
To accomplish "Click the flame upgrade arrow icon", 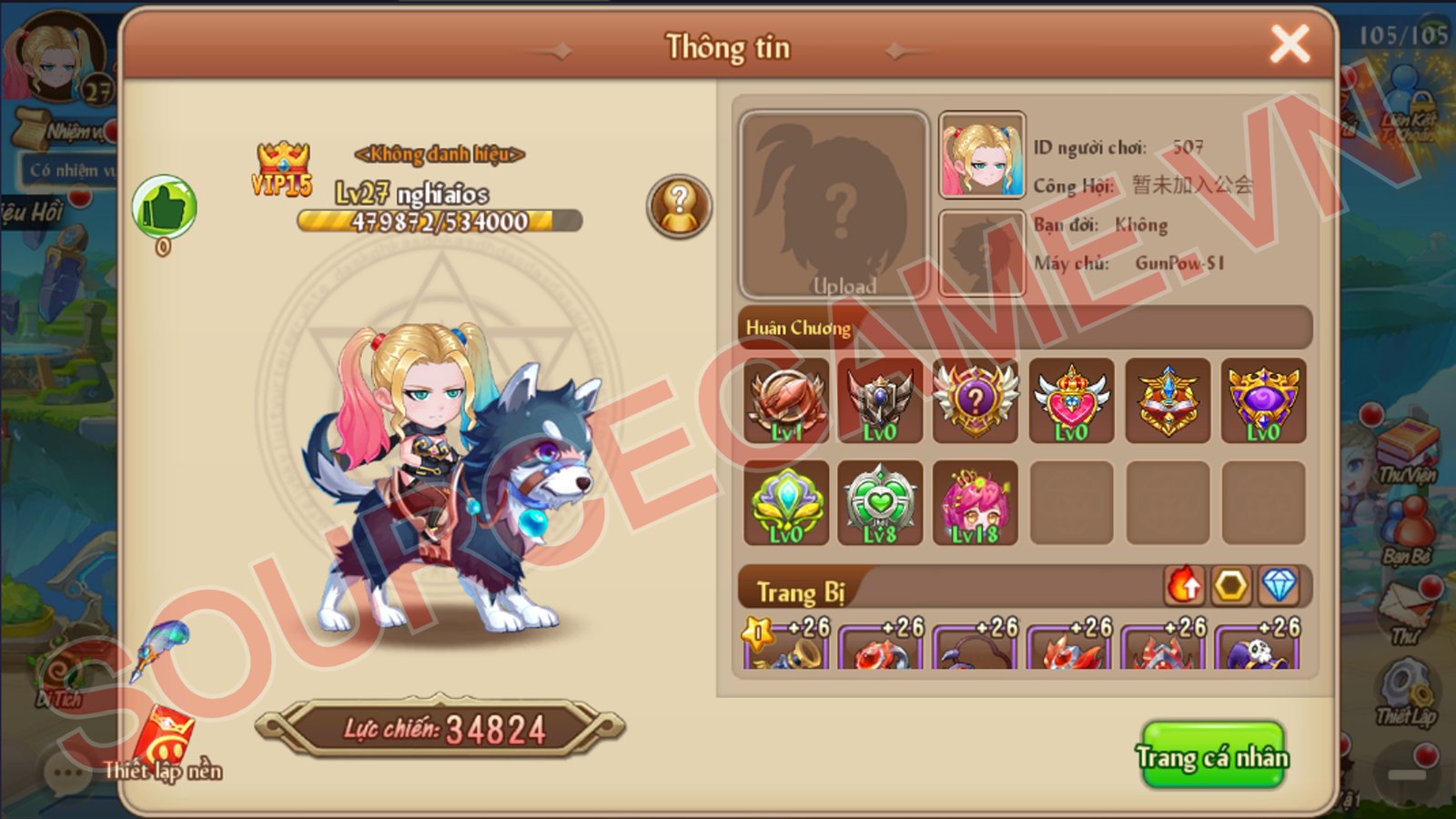I will click(x=1184, y=586).
